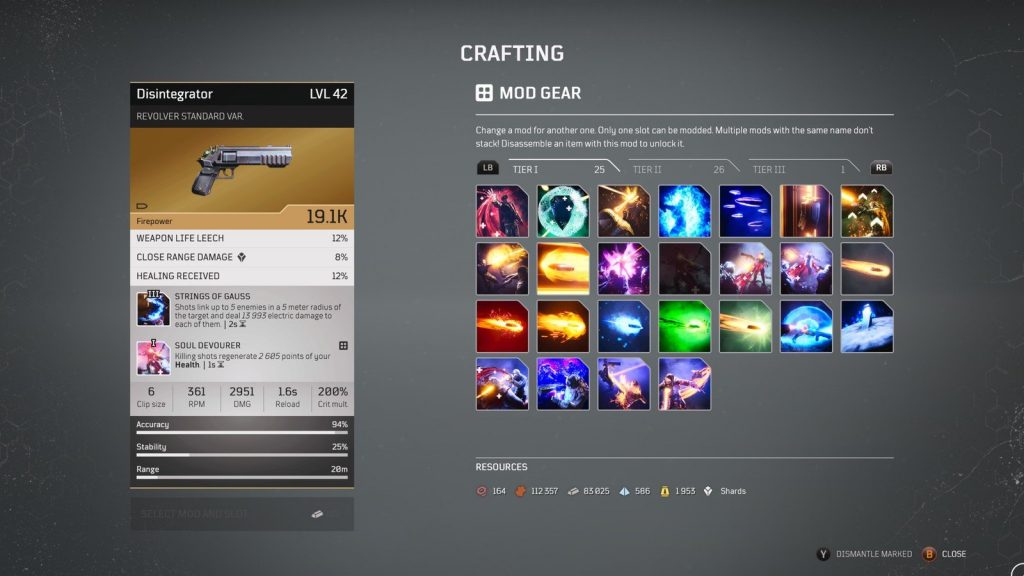
Task: Select the blue flame mod icon
Action: tap(685, 211)
